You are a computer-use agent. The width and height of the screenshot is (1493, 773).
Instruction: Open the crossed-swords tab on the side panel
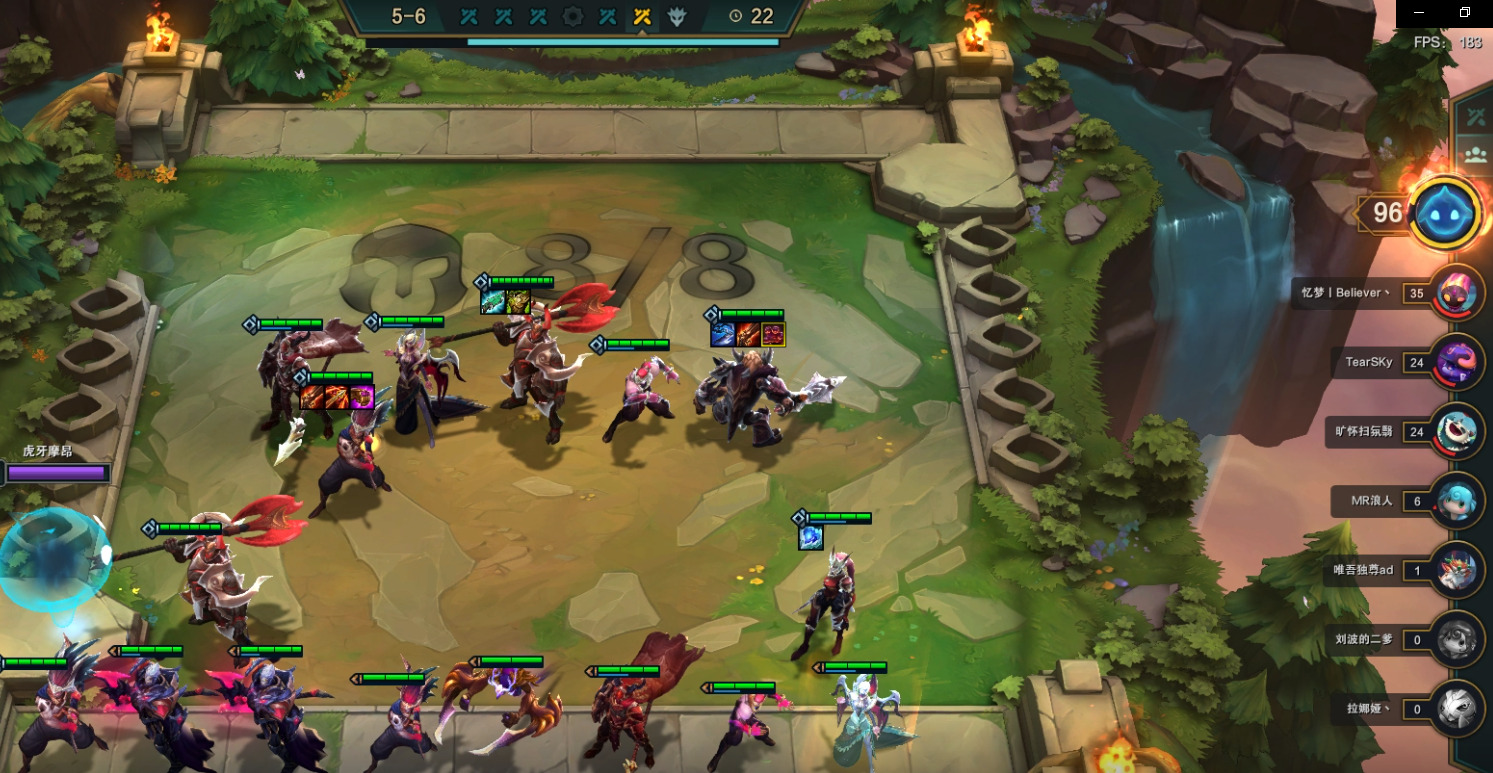click(1475, 117)
